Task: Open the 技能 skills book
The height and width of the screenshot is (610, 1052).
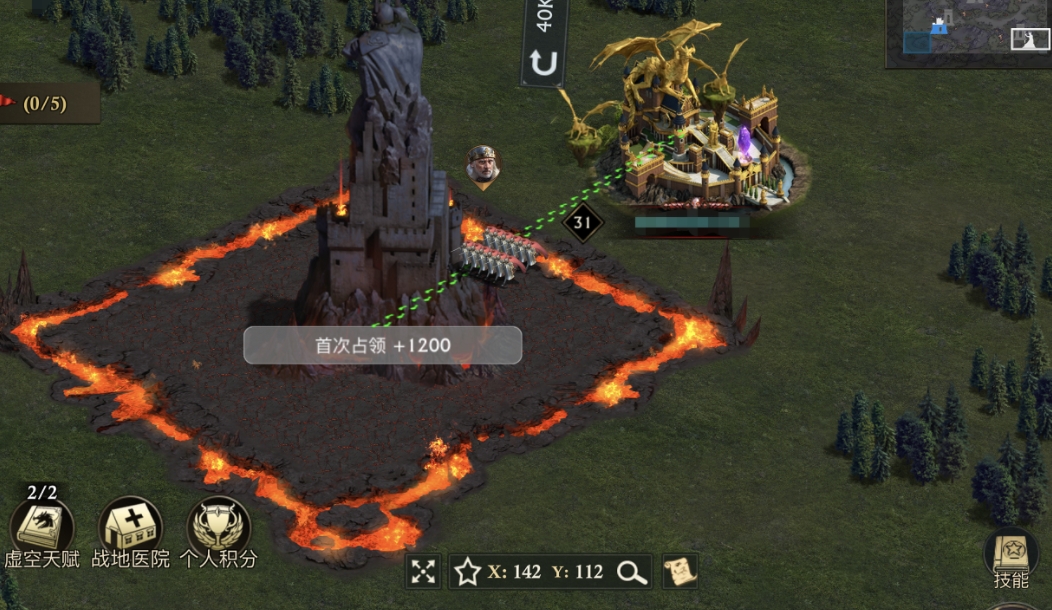Action: tap(1011, 553)
